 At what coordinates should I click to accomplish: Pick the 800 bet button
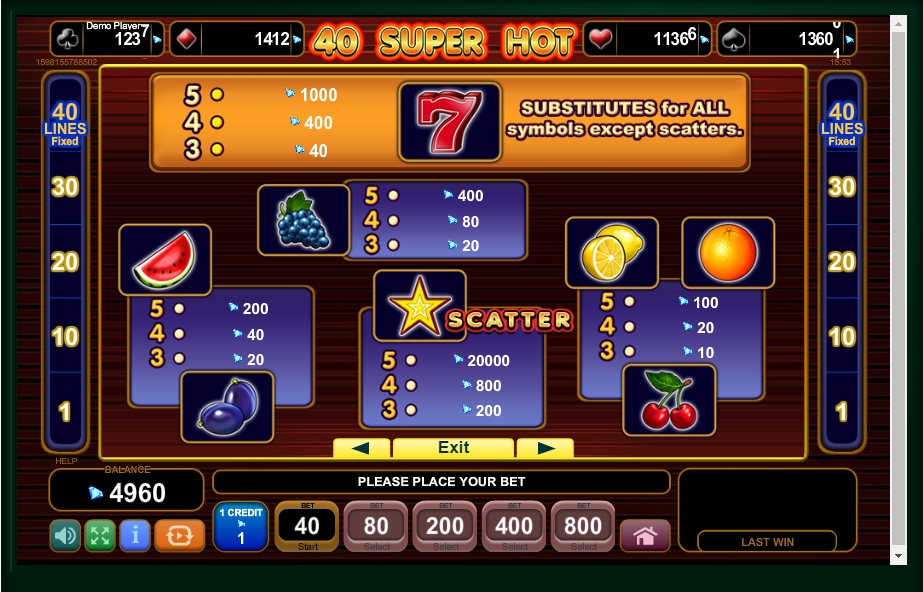click(584, 527)
